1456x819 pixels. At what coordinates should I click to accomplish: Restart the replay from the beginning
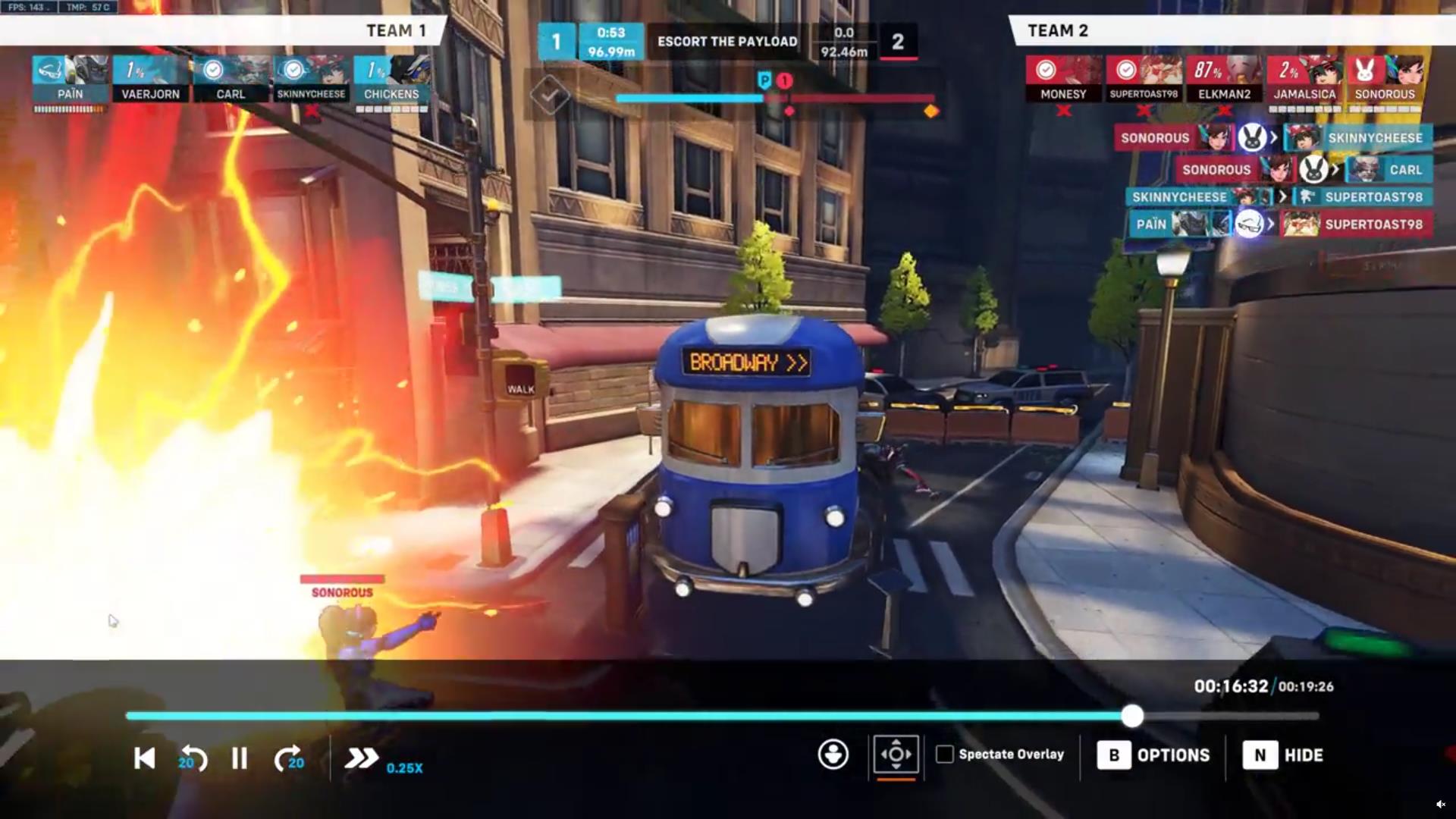point(144,758)
